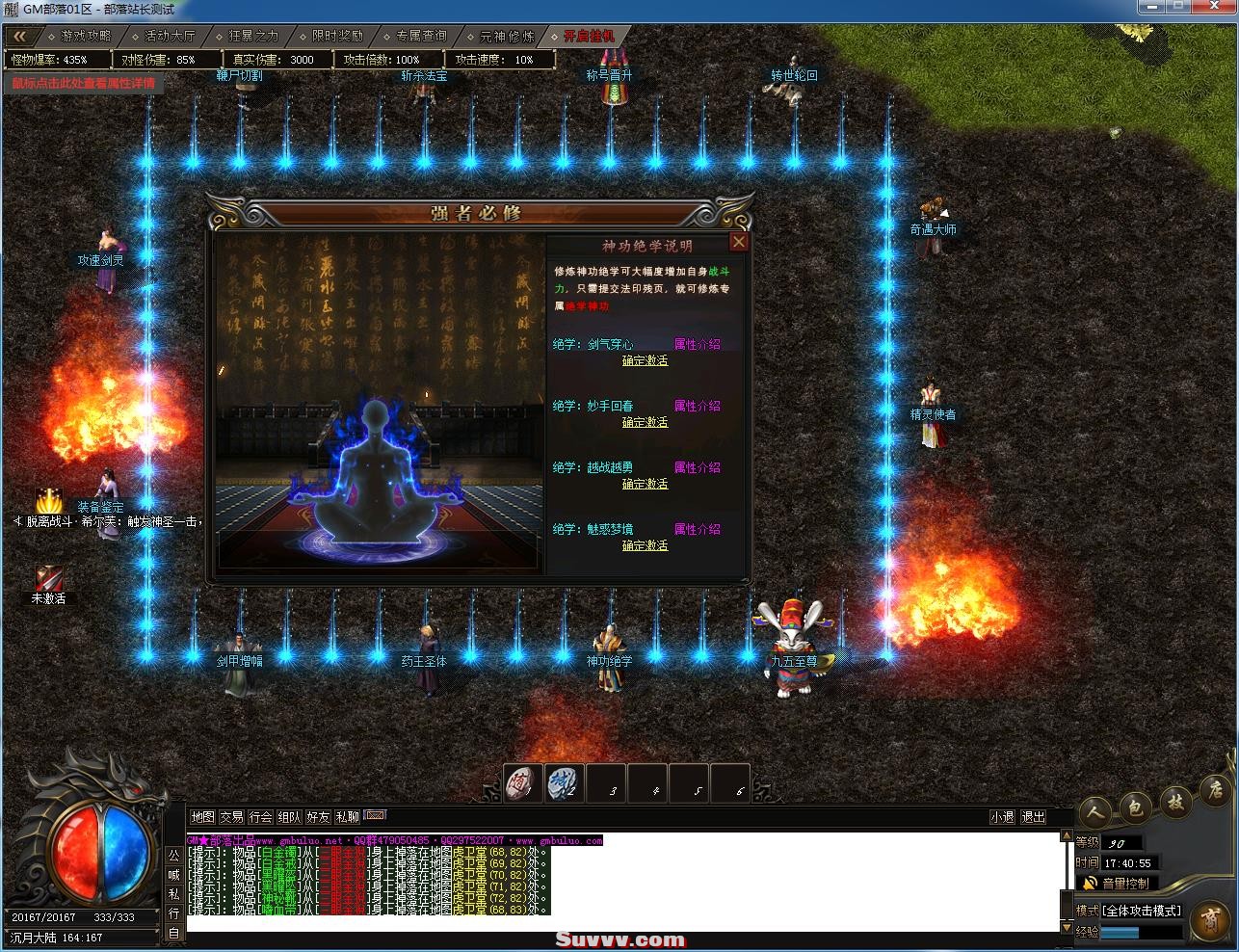The height and width of the screenshot is (952, 1239).
Task: Open the 包 bag round button
Action: pos(1135,807)
